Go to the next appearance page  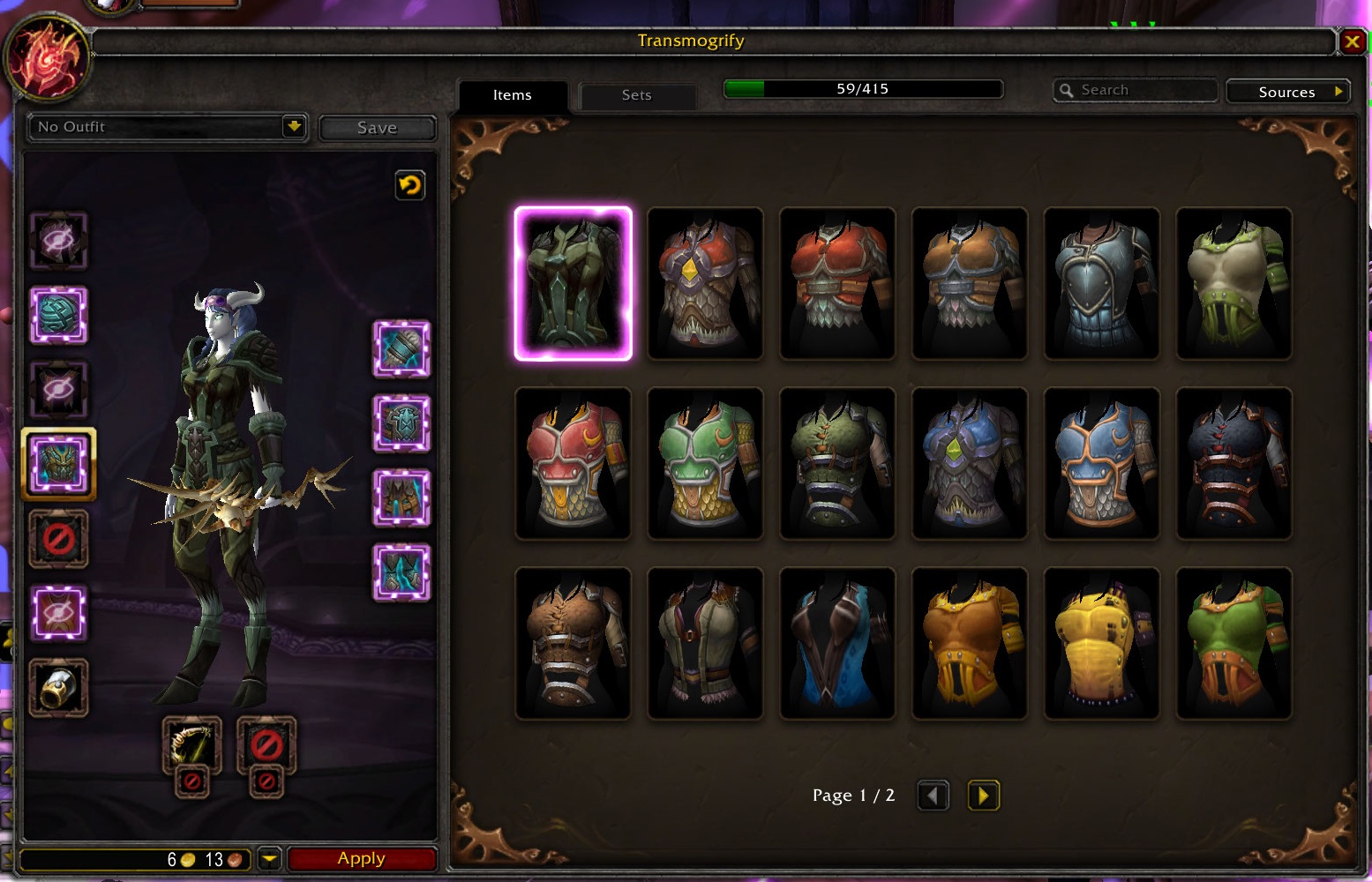(983, 796)
